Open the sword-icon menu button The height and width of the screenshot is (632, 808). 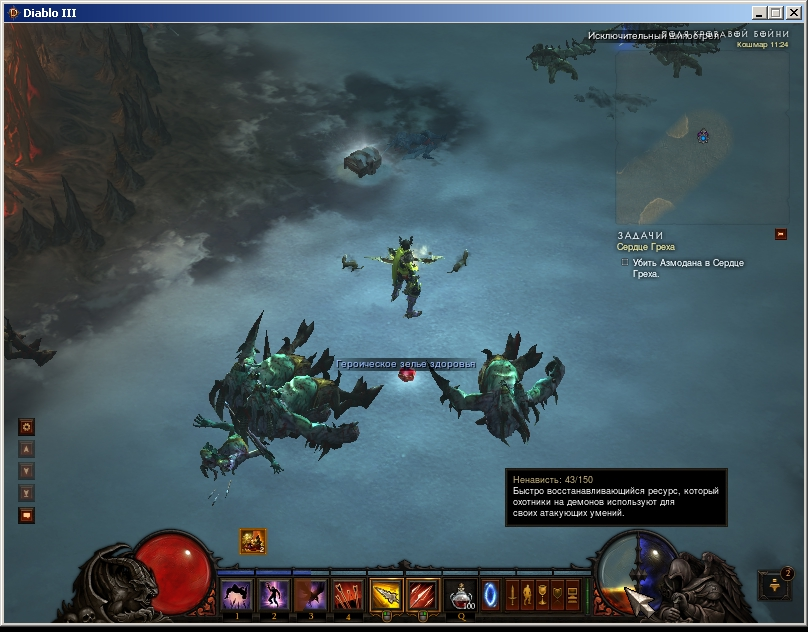[512, 594]
